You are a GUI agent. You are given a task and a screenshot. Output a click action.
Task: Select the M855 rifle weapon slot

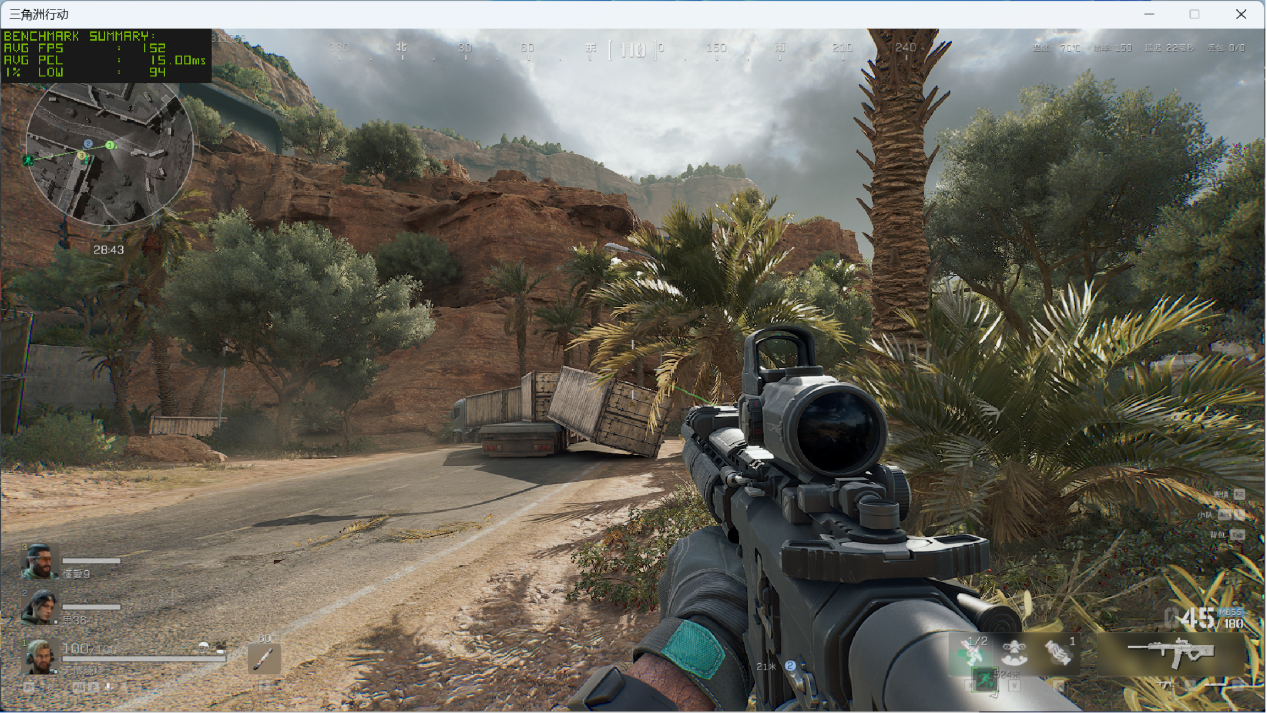1170,652
